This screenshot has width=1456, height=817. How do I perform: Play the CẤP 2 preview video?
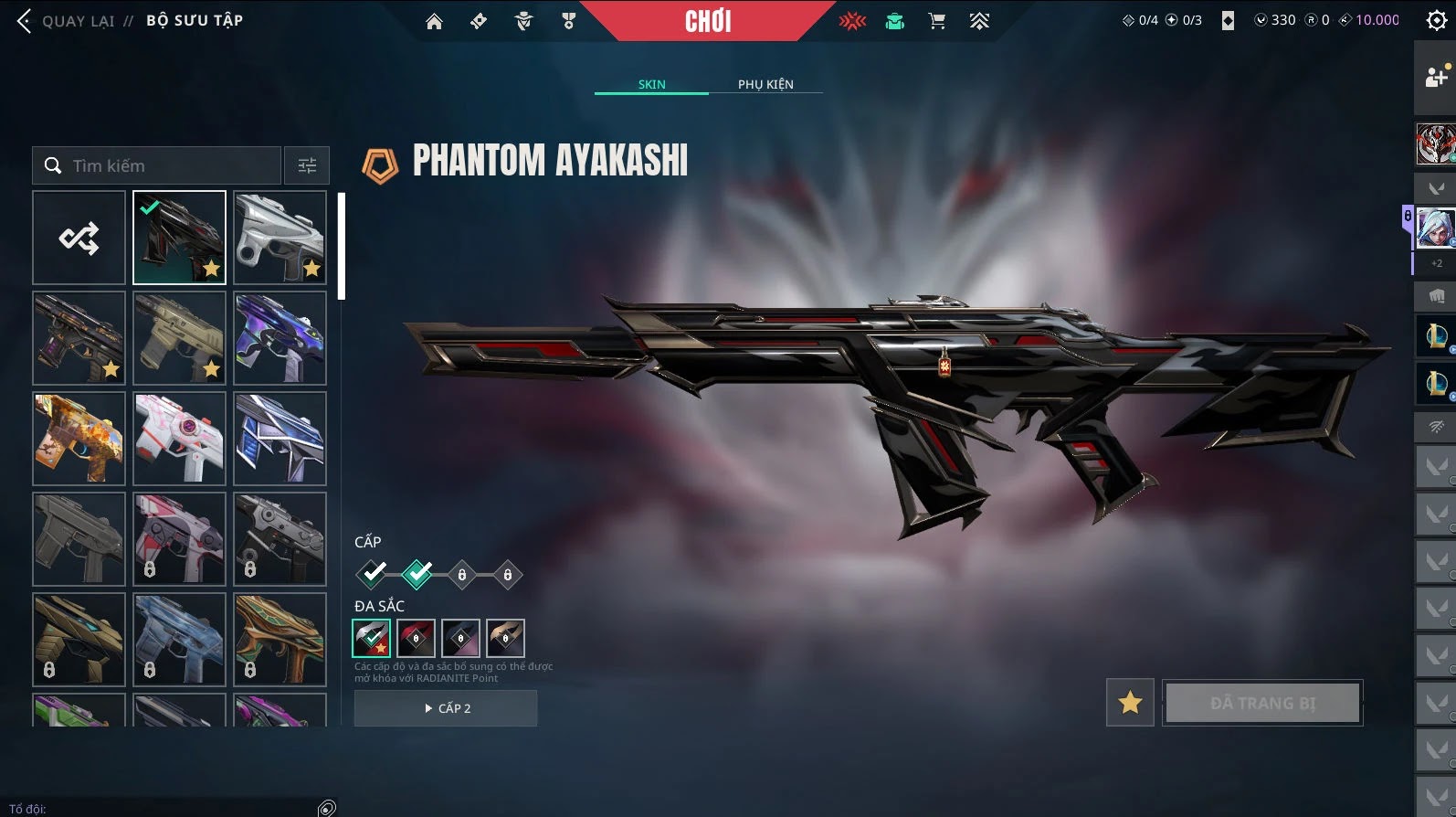(446, 708)
